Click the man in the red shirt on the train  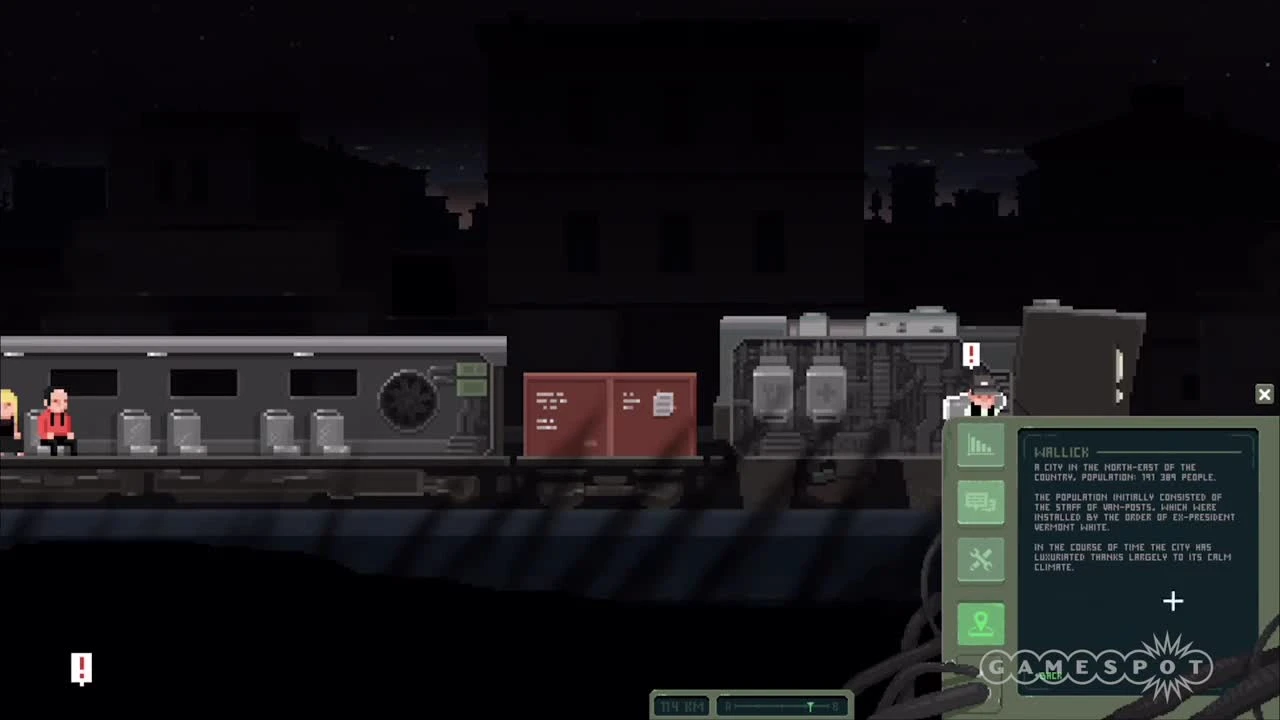[x=57, y=420]
